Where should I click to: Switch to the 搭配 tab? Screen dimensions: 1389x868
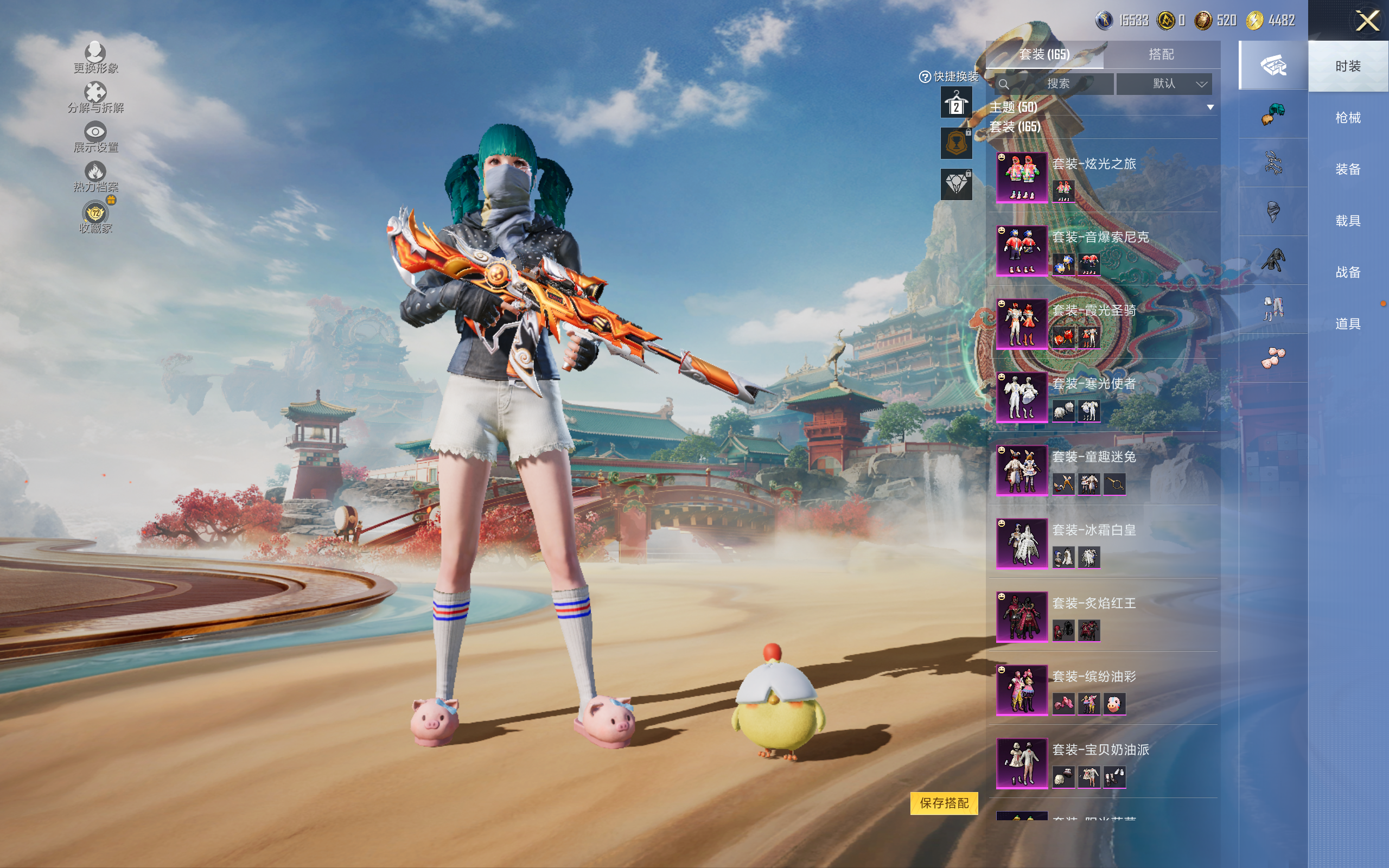point(1161,55)
